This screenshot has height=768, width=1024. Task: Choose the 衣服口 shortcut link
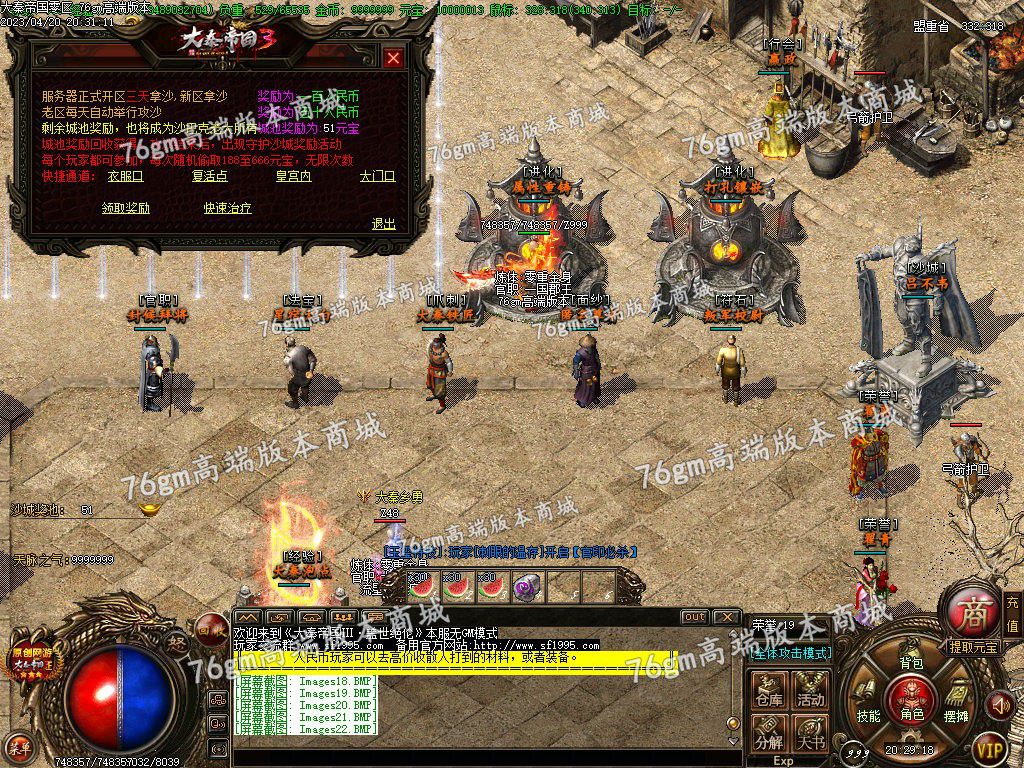[x=126, y=176]
